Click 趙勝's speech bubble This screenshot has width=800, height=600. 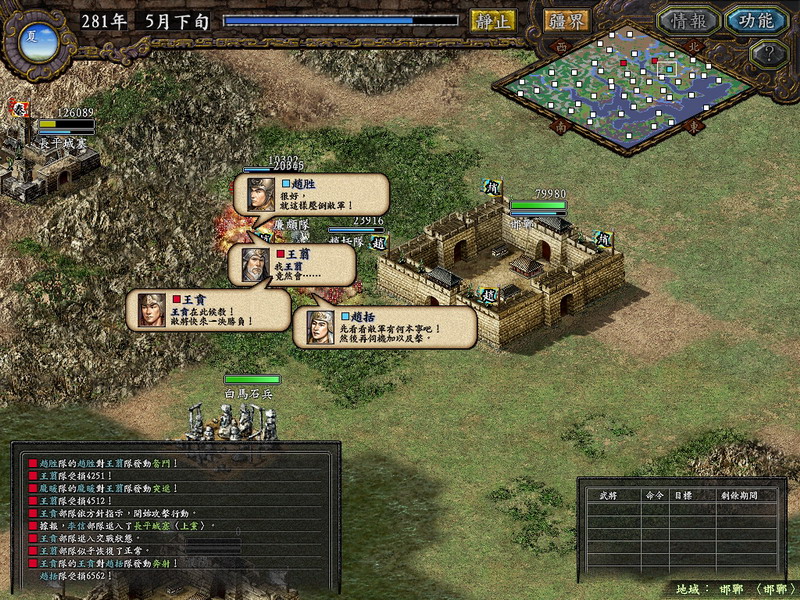click(x=310, y=194)
